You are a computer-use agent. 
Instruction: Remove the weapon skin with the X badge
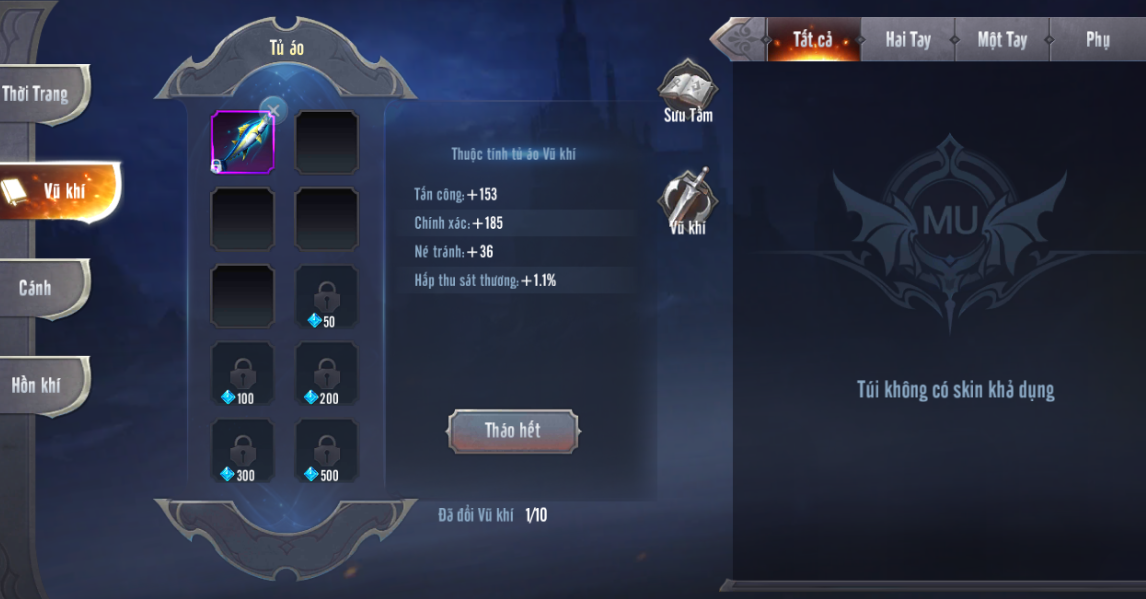tap(272, 110)
